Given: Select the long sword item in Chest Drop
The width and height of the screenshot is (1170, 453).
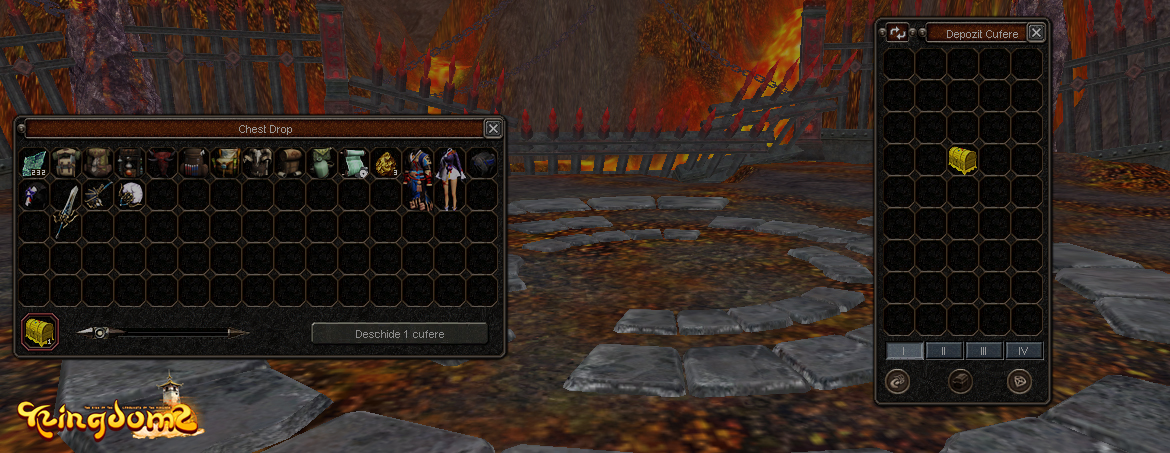Looking at the screenshot, I should [x=66, y=208].
